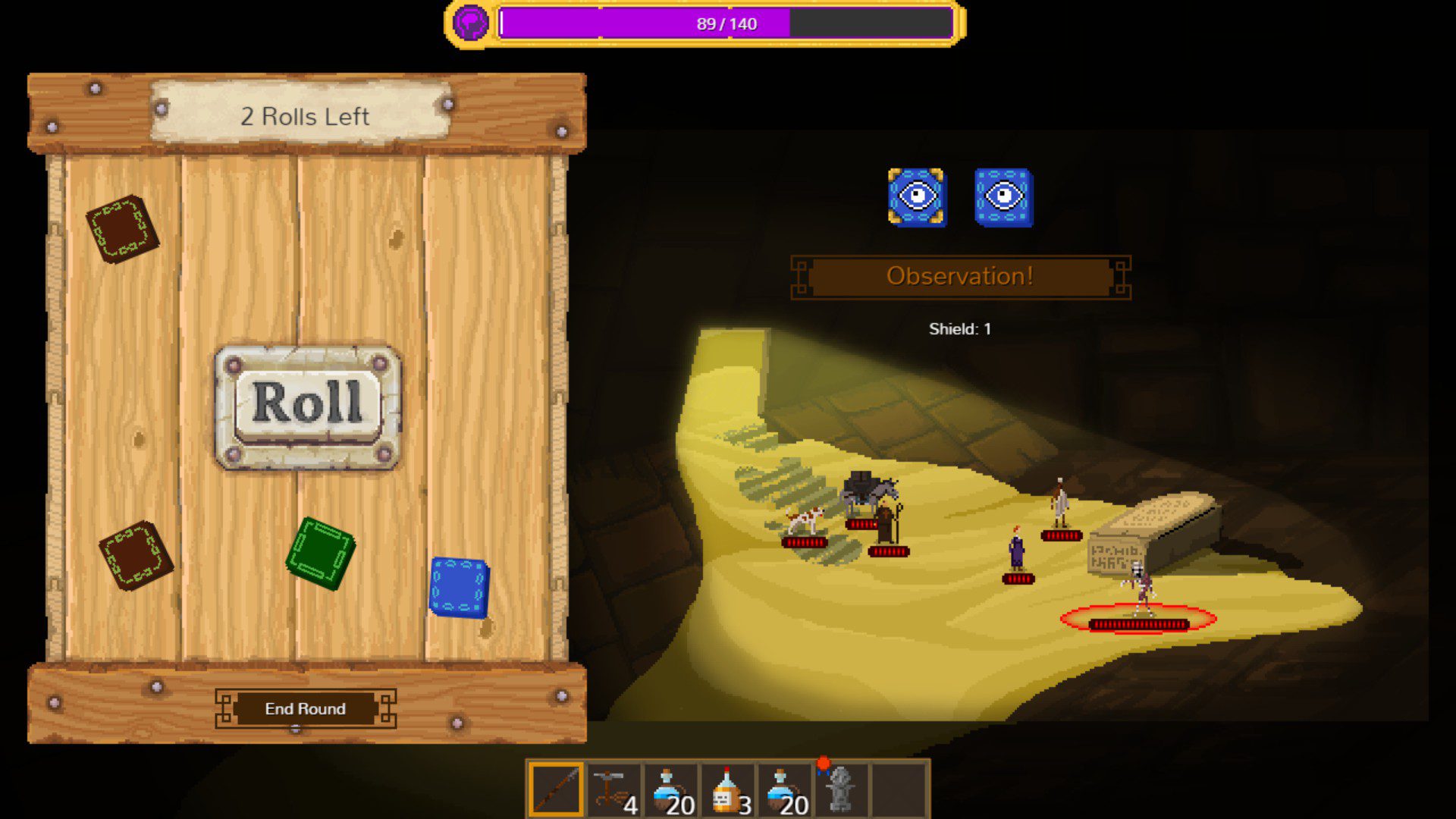Activate the Observation! combo banner
Screen dimensions: 1456x819
[960, 277]
